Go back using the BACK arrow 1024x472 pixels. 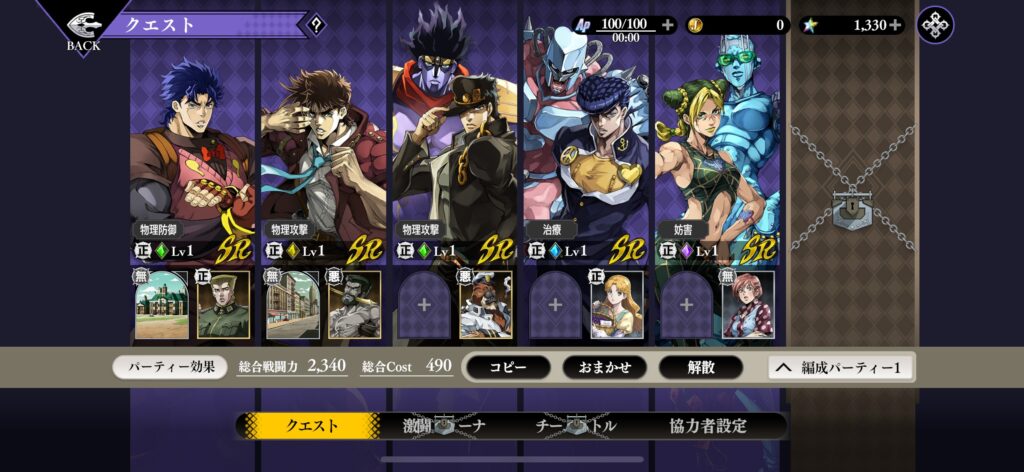[x=84, y=28]
